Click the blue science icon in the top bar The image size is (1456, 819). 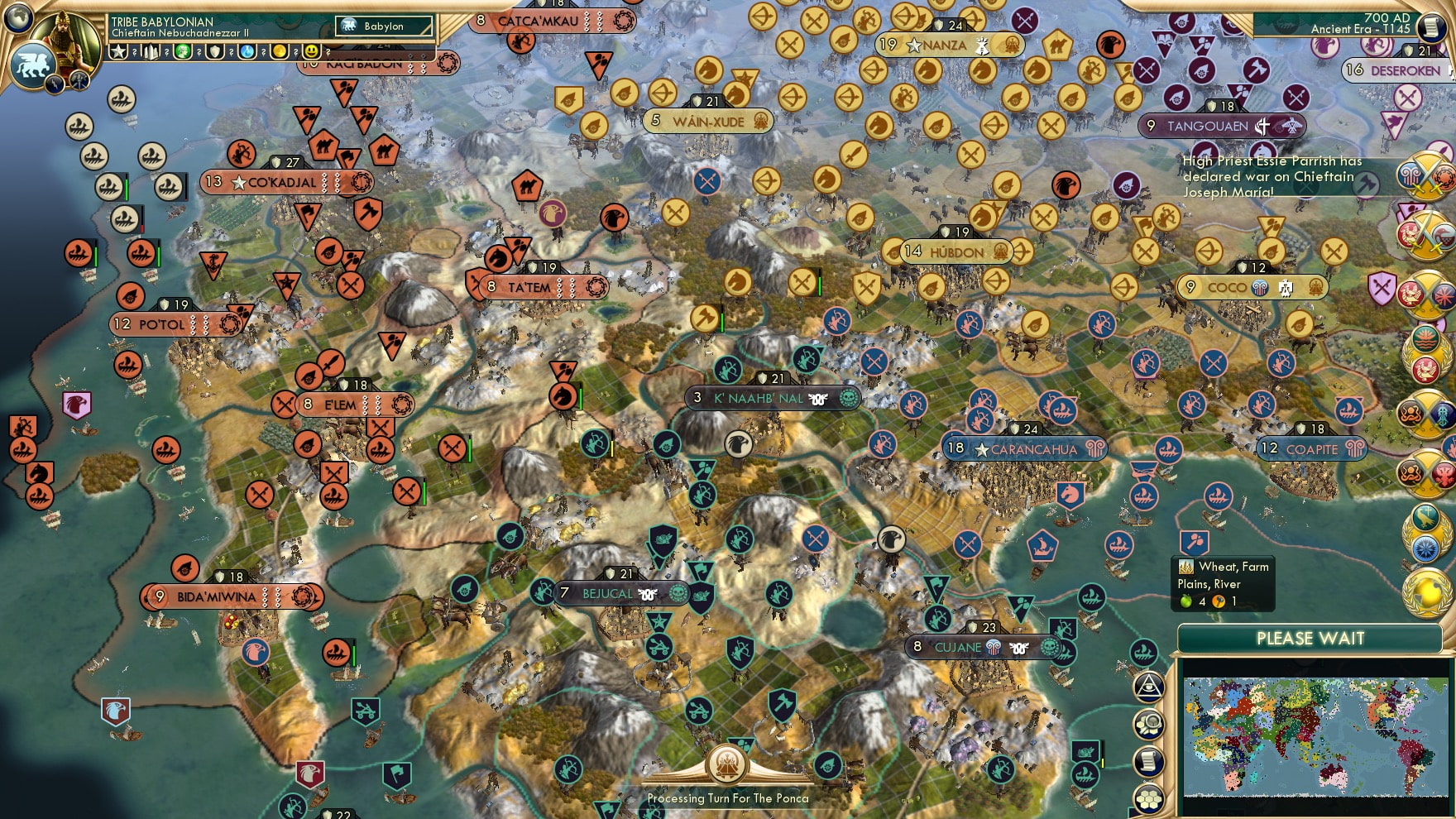tap(248, 52)
